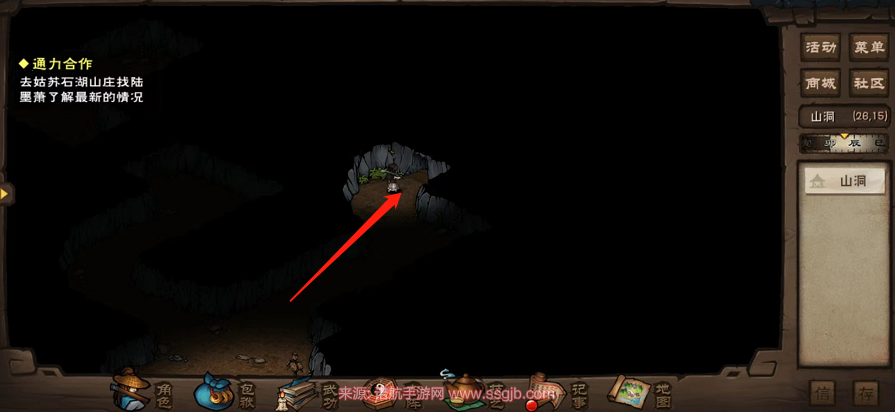Open the 菜单 menu button
Image resolution: width=895 pixels, height=412 pixels.
(867, 48)
